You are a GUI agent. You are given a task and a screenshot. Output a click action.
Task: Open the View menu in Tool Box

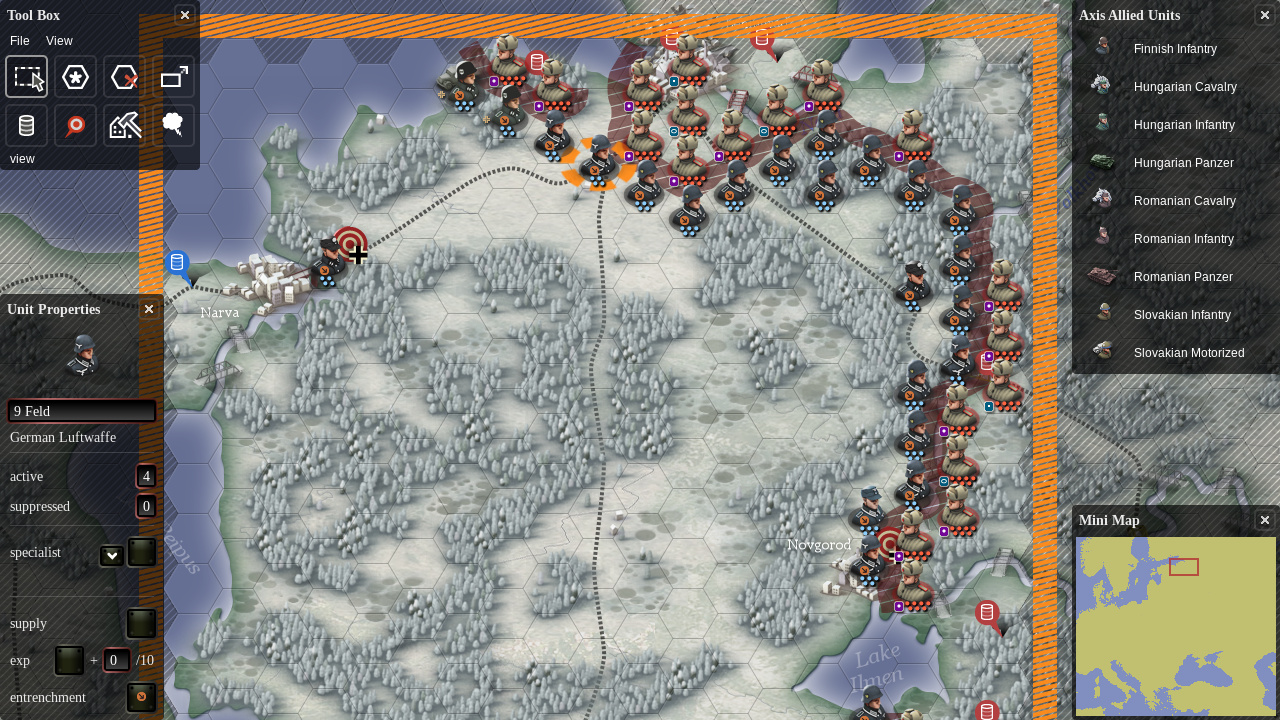click(59, 41)
